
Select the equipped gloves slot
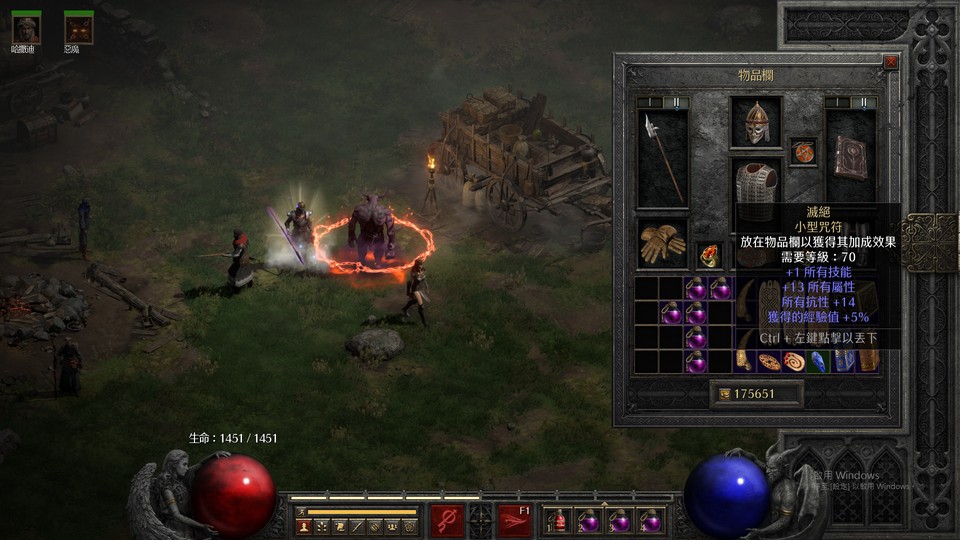point(662,243)
